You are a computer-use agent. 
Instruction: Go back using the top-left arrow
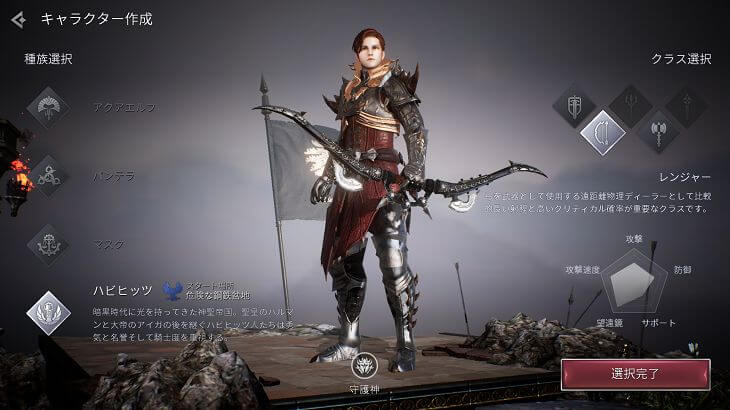coord(17,18)
